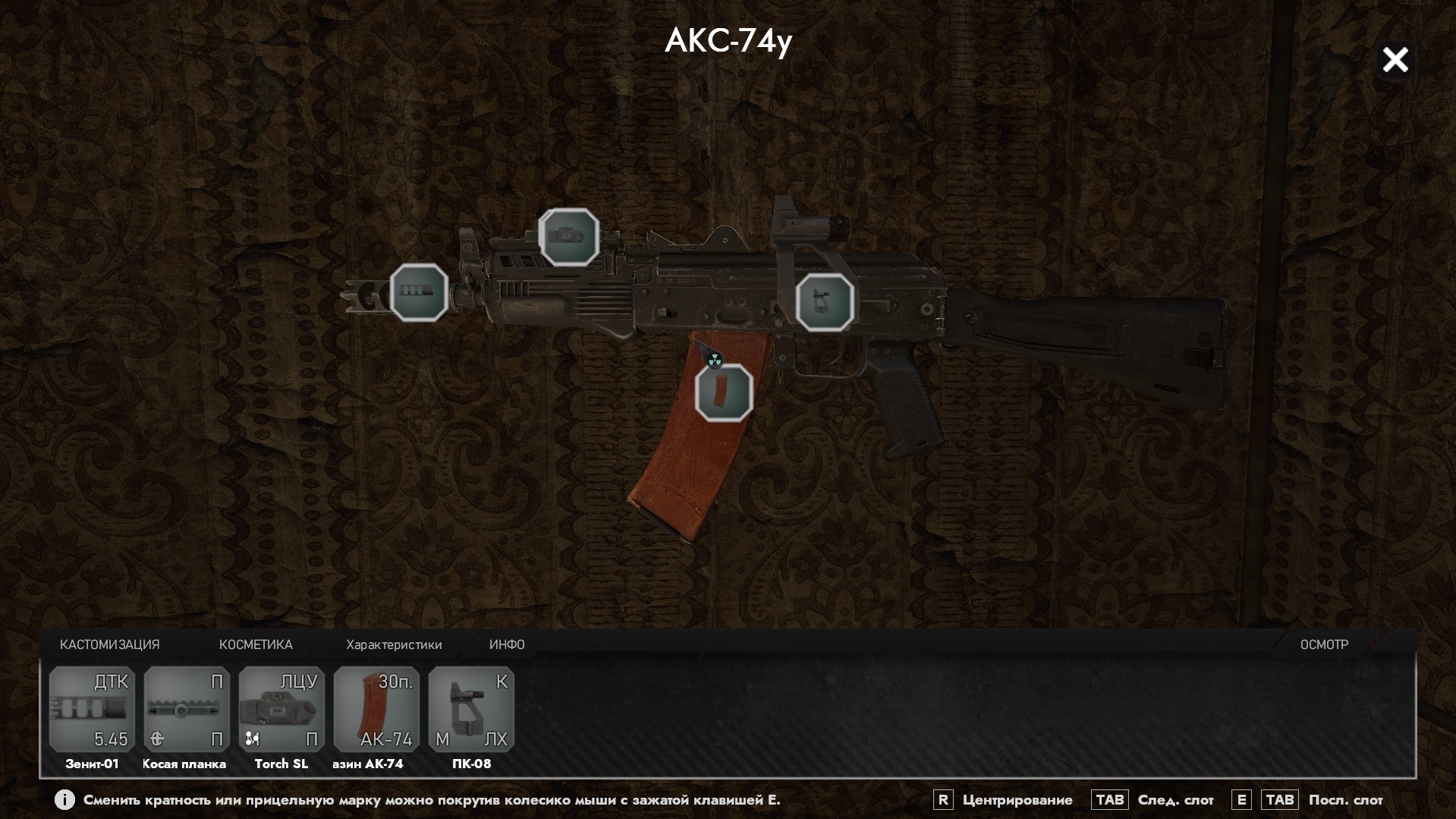Show the Характеристики tab

point(394,644)
